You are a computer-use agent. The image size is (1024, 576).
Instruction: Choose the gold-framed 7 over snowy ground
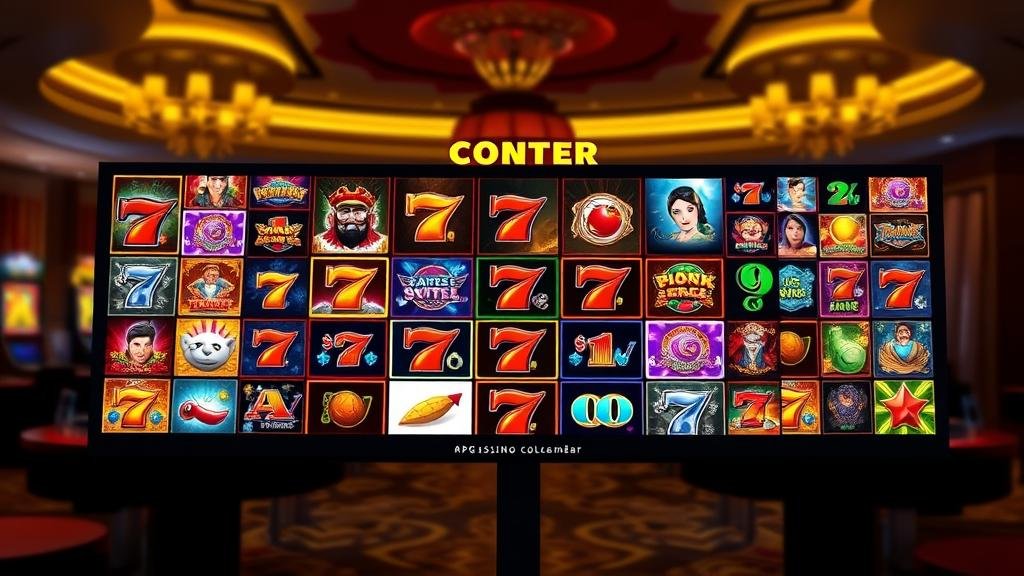pyautogui.click(x=349, y=287)
